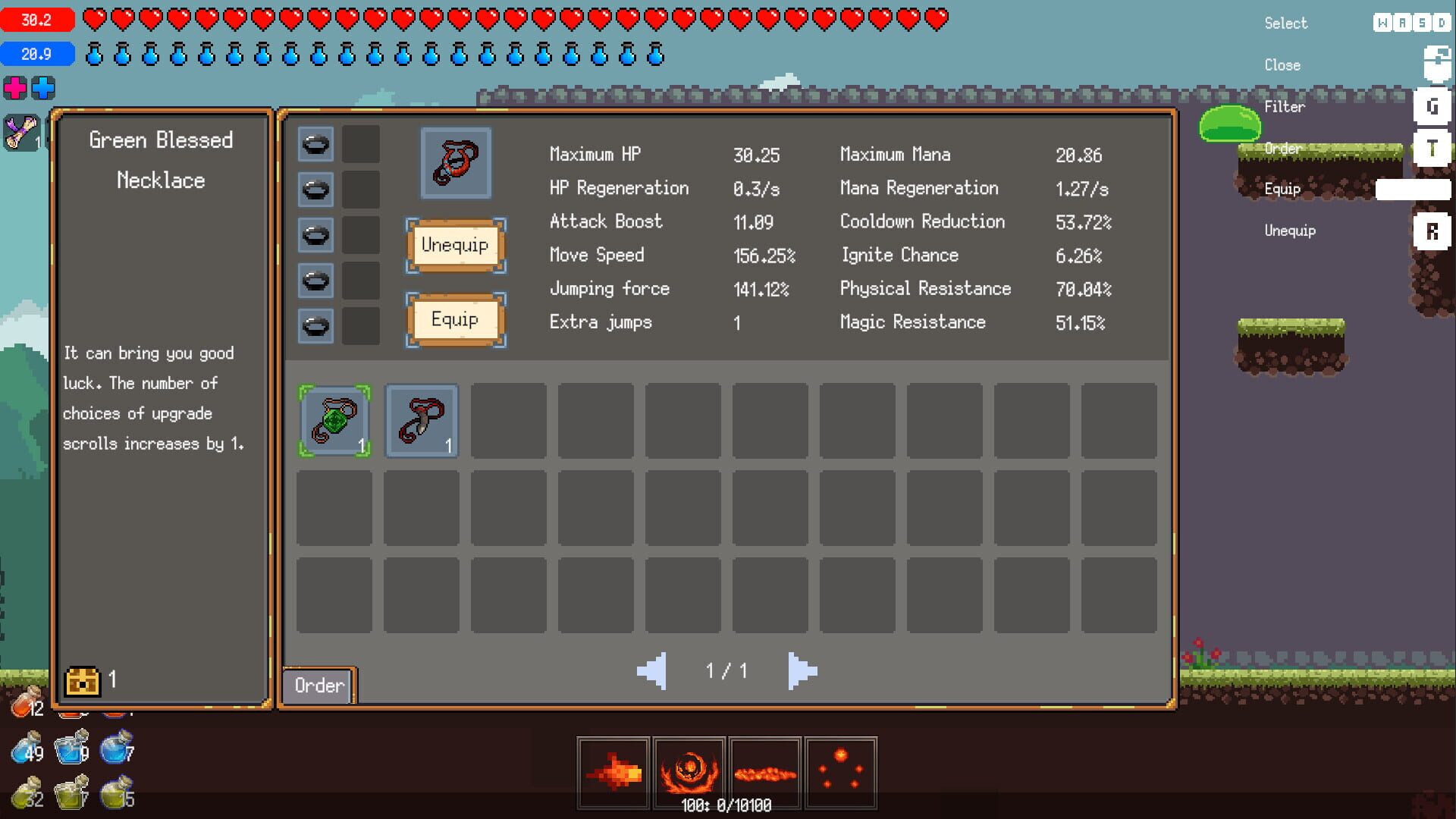Click the blue mana potion stack of 49
Viewport: 1456px width, 819px height.
(23, 751)
